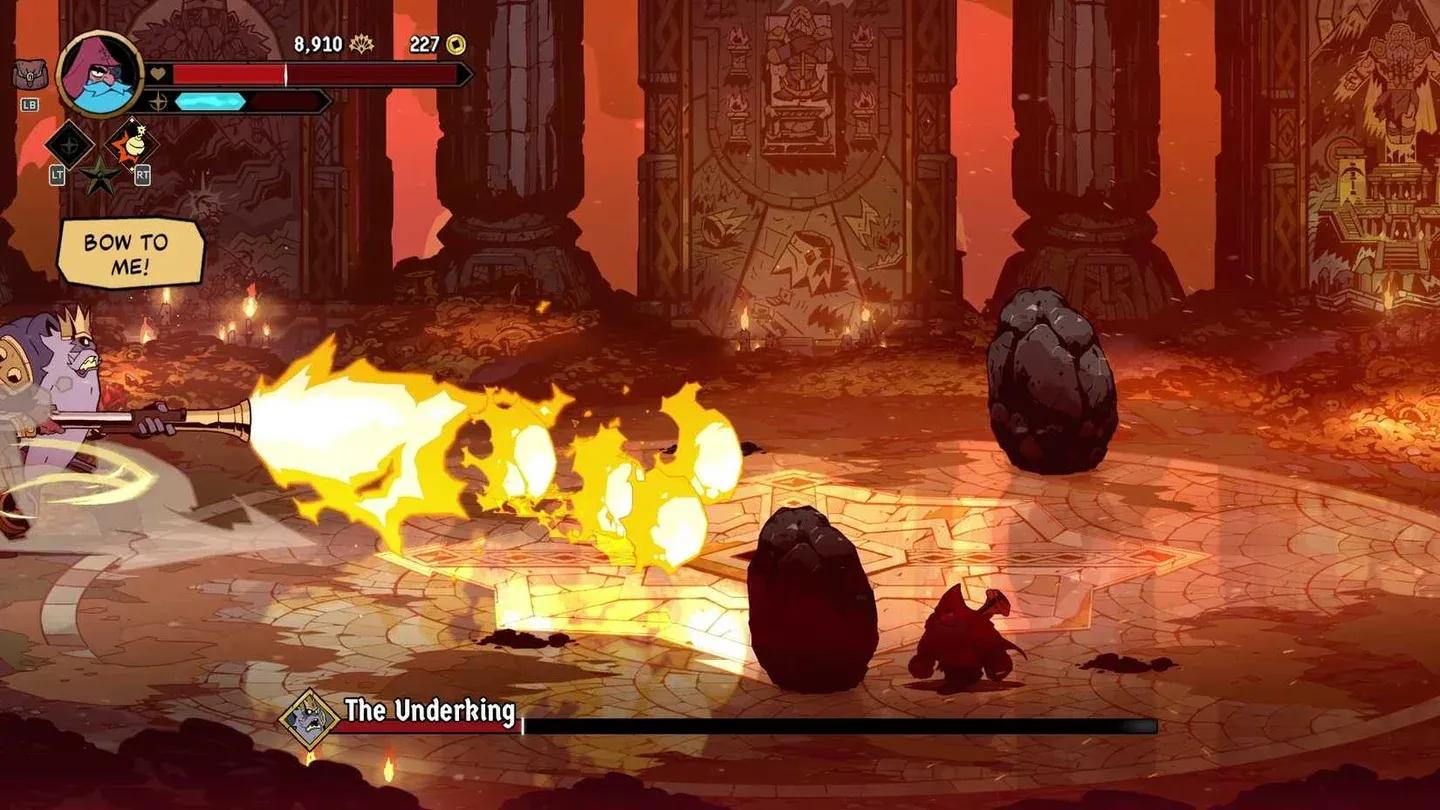Open the satchel inventory icon near LB prompt
The image size is (1440, 810).
(x=33, y=72)
